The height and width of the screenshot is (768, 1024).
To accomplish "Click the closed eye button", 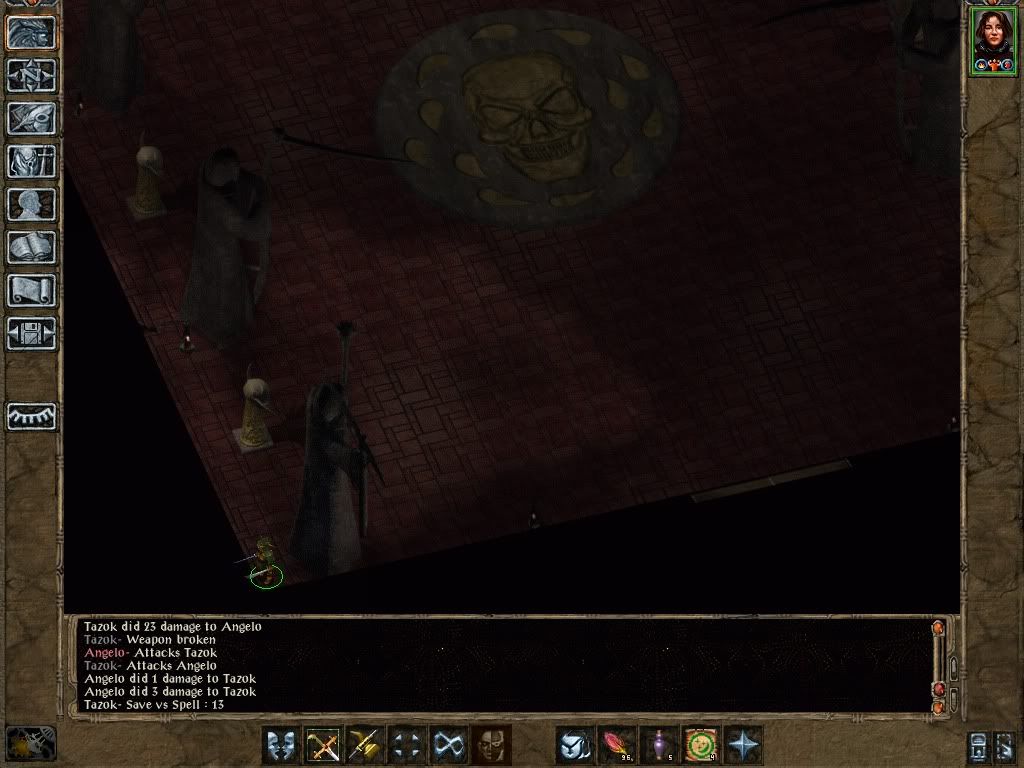I will pyautogui.click(x=32, y=416).
